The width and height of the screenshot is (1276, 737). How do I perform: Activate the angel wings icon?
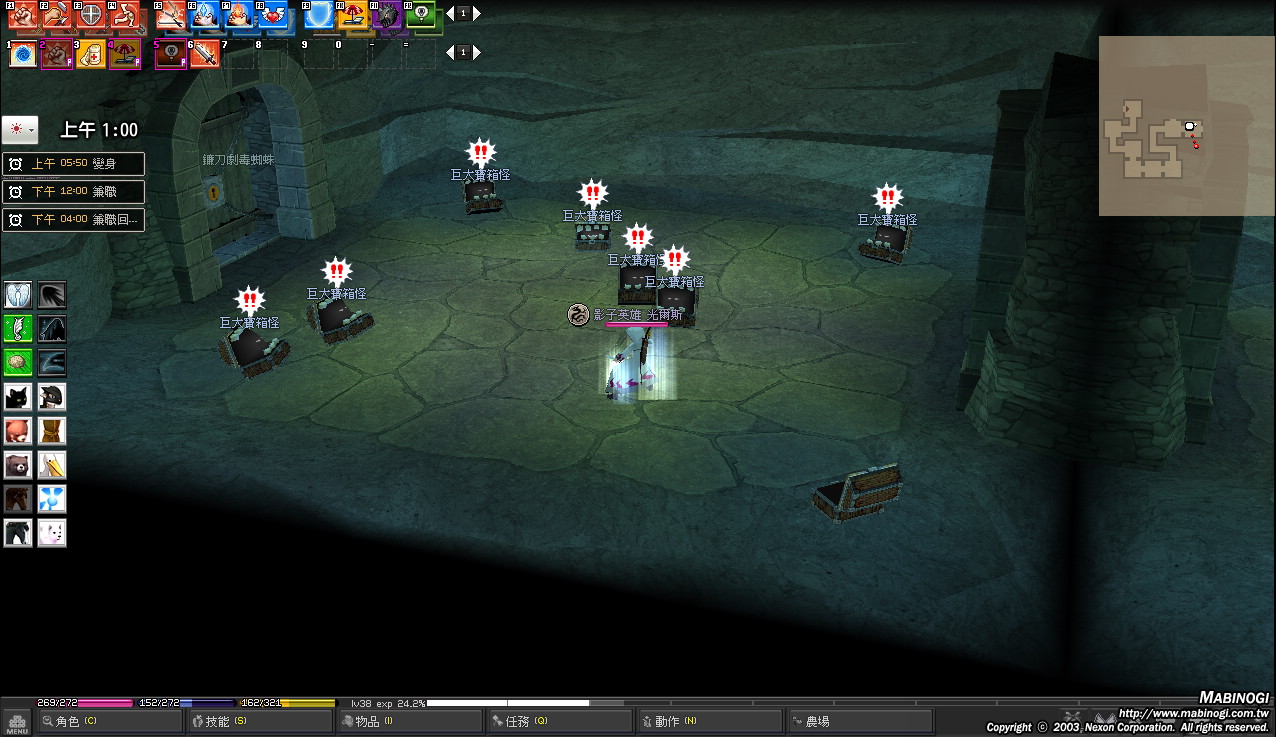point(18,295)
